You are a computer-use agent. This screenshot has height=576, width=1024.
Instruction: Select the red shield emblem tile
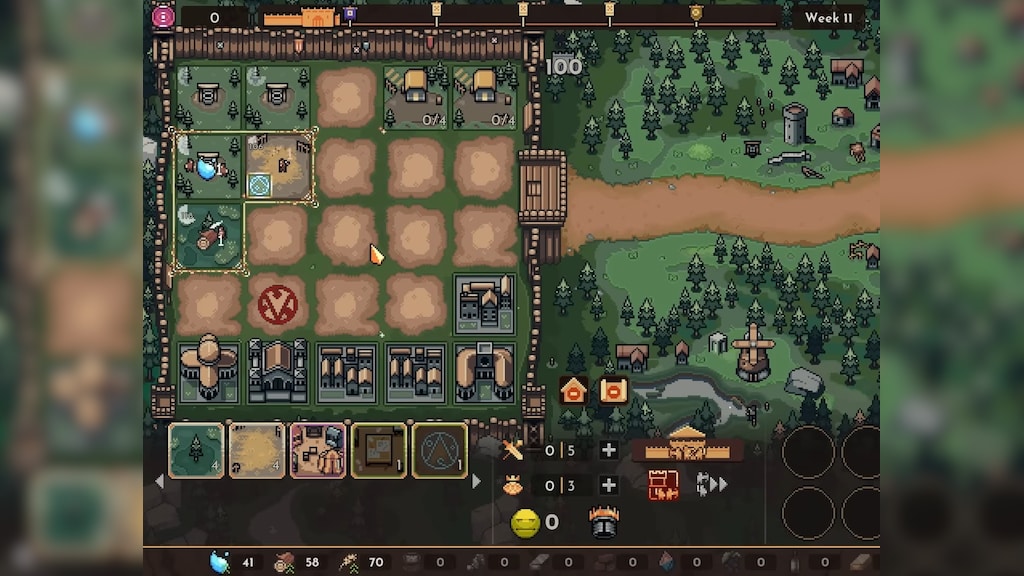(x=277, y=304)
